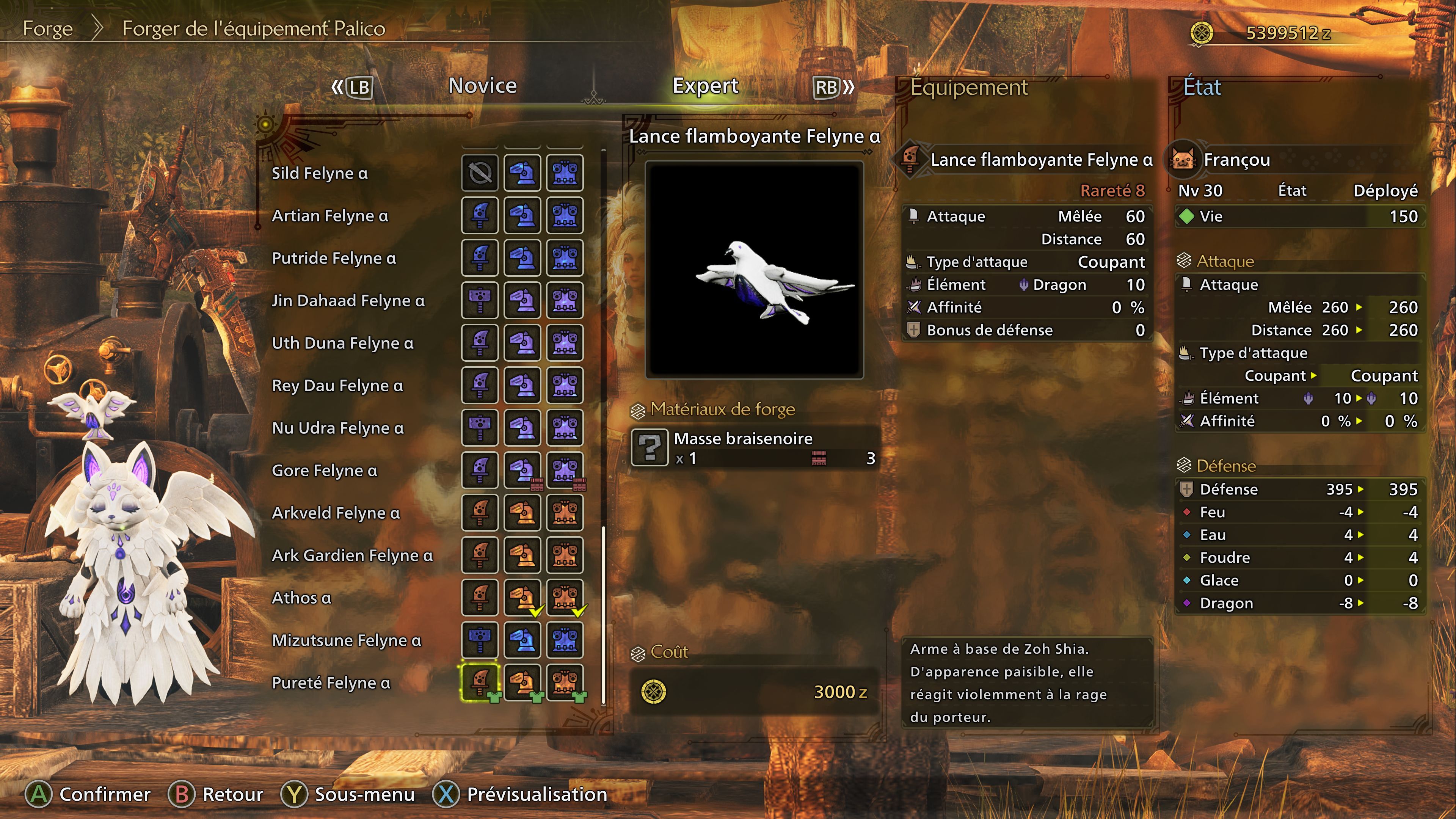This screenshot has height=819, width=1456.
Task: Click the Gore Felyne α chest armor icon
Action: (565, 470)
